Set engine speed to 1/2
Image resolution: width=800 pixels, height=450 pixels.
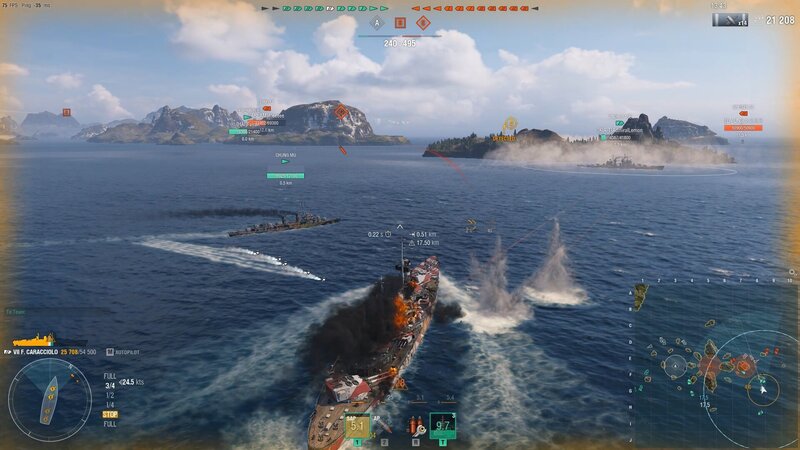(x=109, y=394)
